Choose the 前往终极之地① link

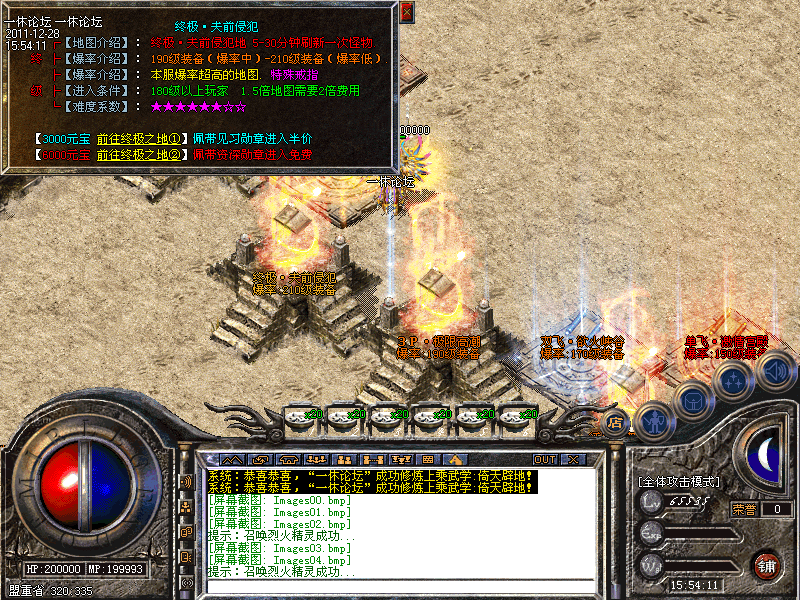pos(139,138)
